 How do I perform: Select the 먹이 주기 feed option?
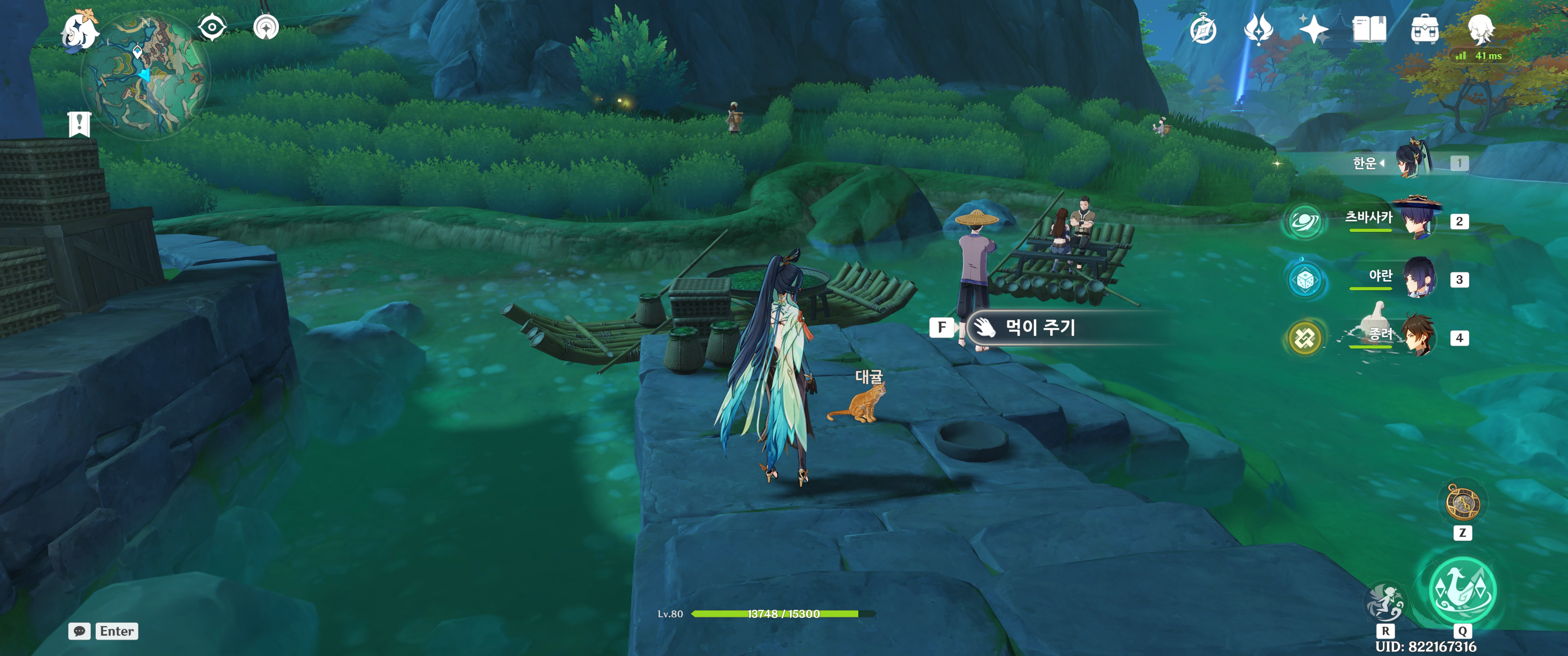[1040, 328]
